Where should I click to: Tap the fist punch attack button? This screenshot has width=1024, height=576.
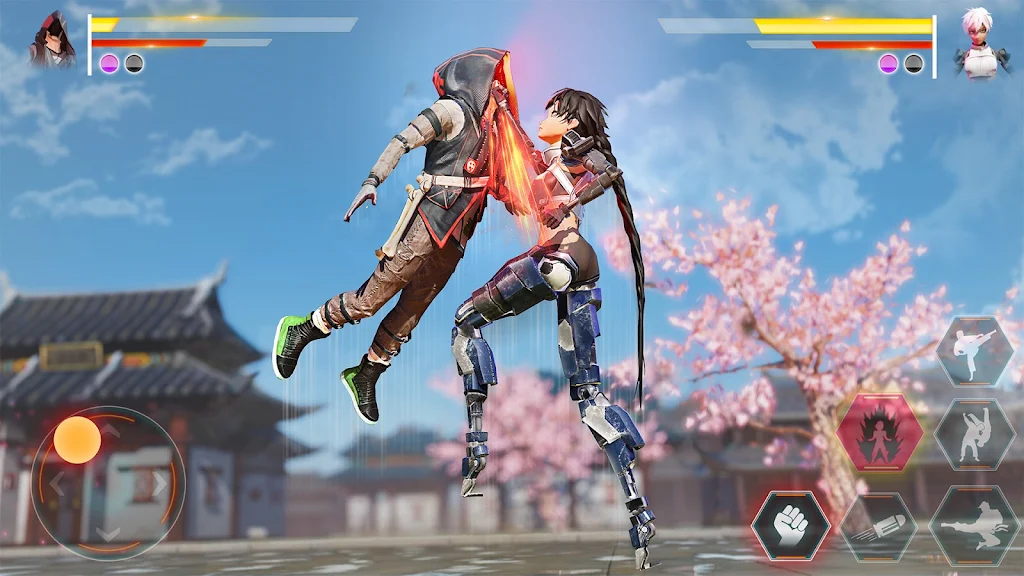(x=790, y=525)
